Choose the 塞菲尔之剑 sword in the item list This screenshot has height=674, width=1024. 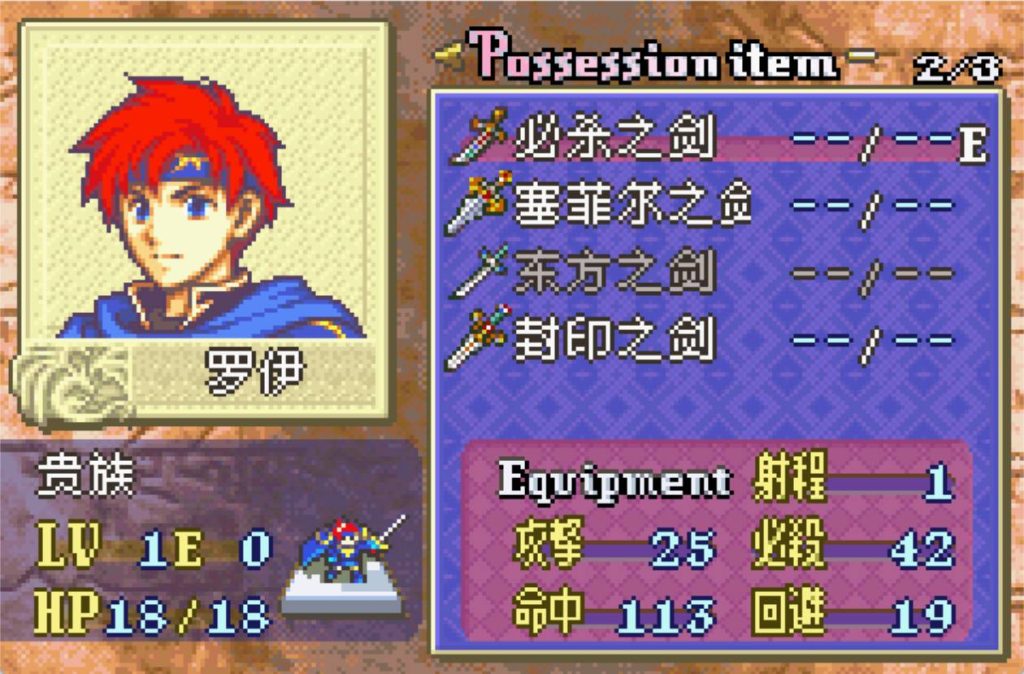[632, 206]
